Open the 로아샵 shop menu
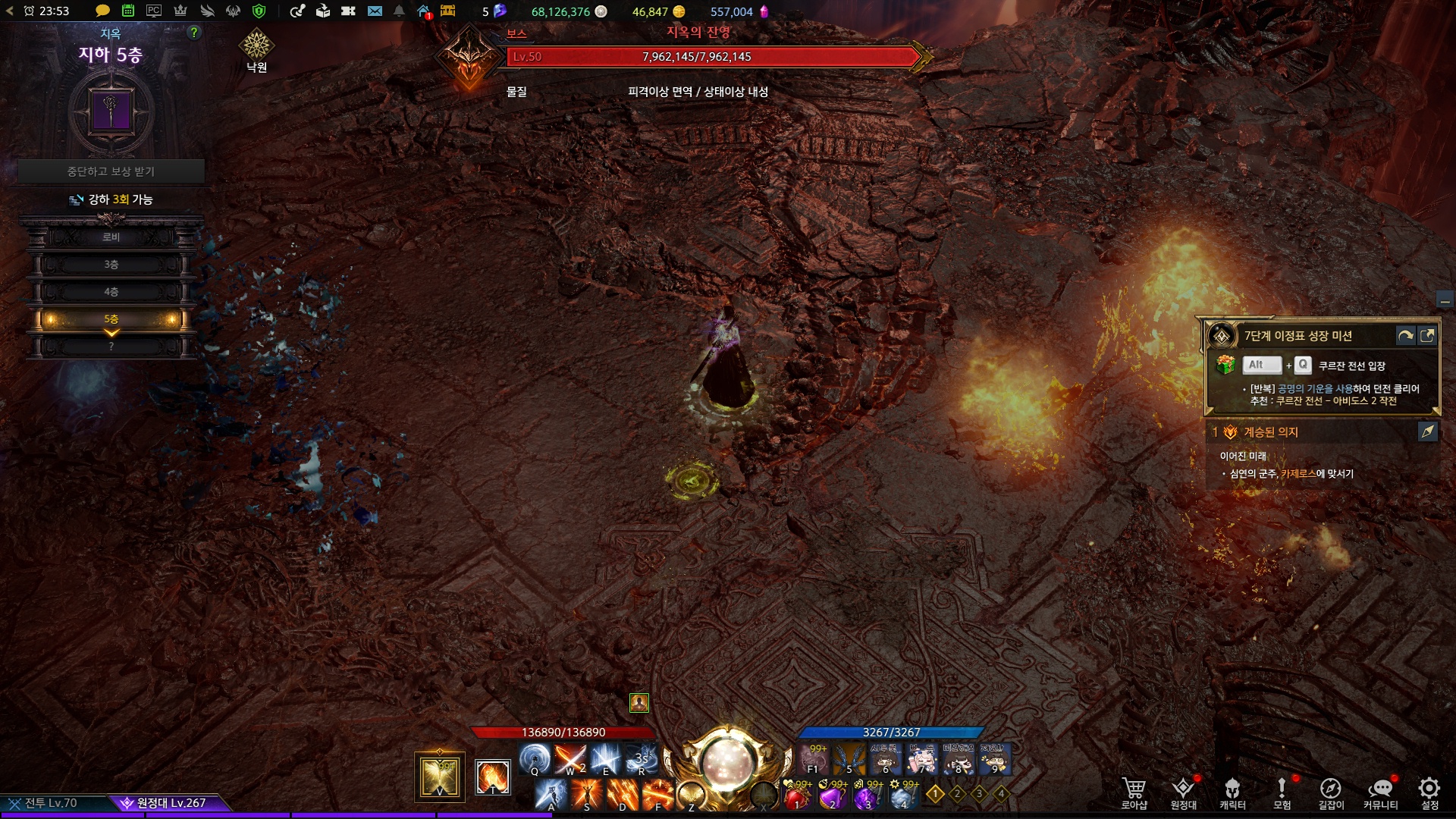Screen dimensions: 1456x819 click(1134, 792)
